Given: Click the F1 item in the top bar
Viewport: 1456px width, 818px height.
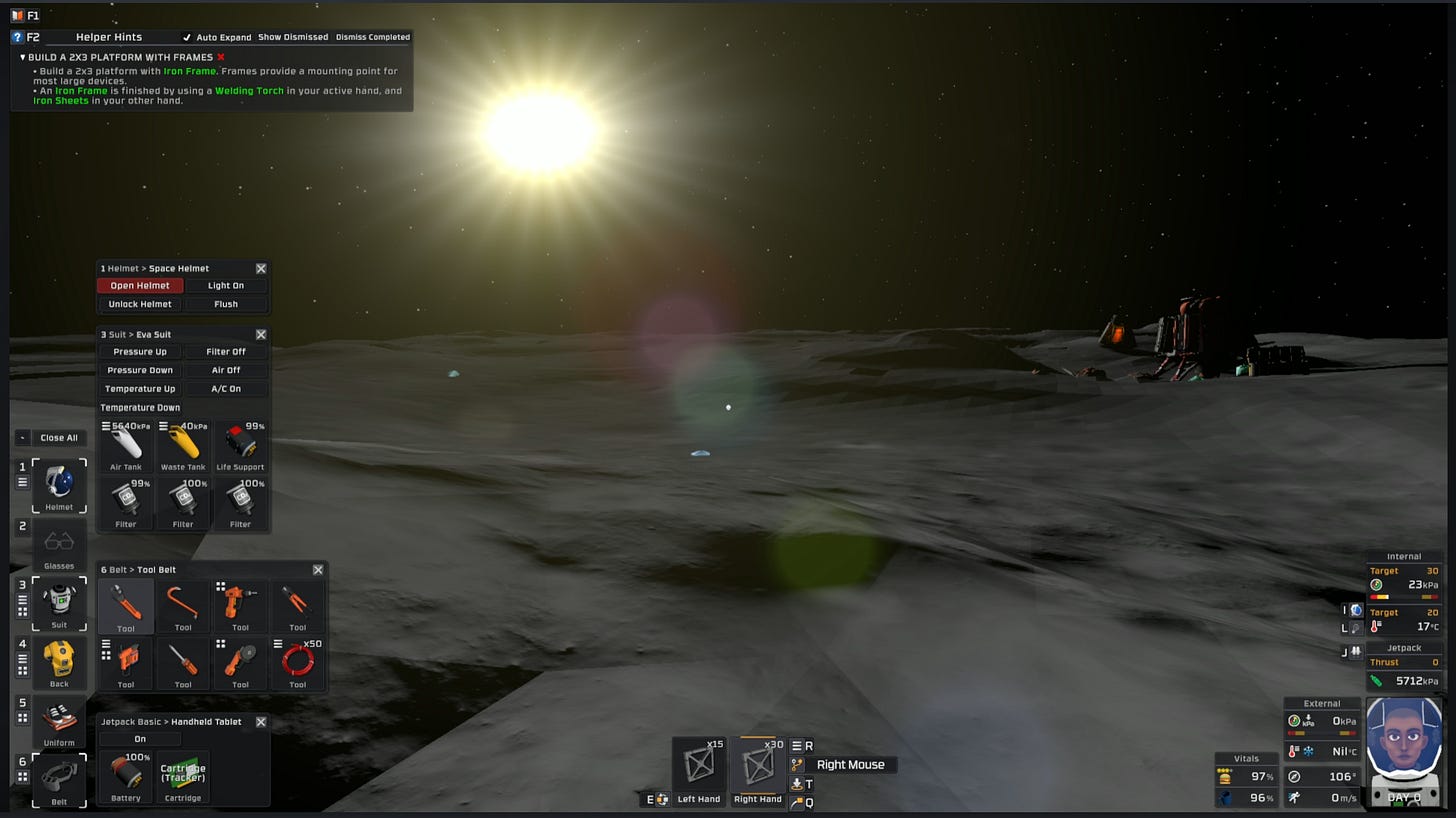Looking at the screenshot, I should (x=27, y=15).
